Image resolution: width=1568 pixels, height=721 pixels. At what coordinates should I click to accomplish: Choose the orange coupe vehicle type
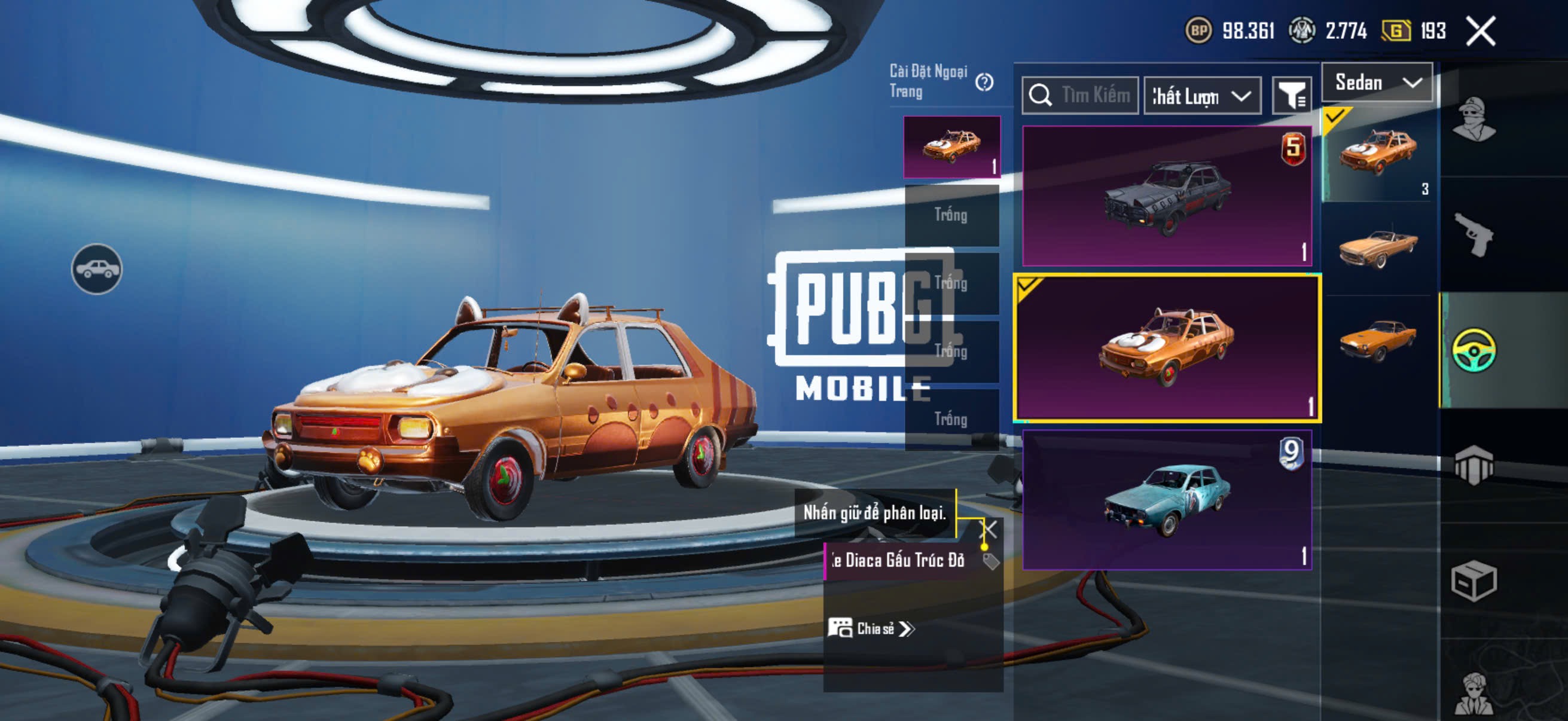[1378, 341]
